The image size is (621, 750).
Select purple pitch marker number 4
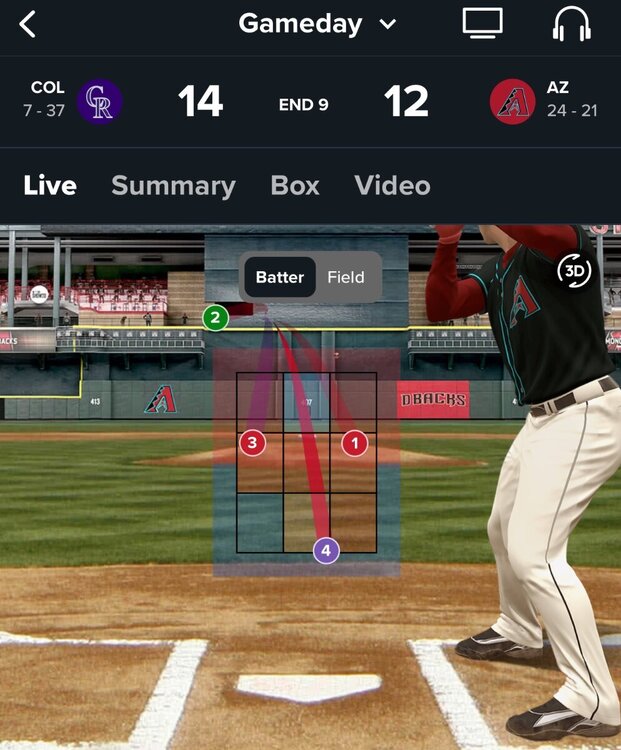coord(326,549)
